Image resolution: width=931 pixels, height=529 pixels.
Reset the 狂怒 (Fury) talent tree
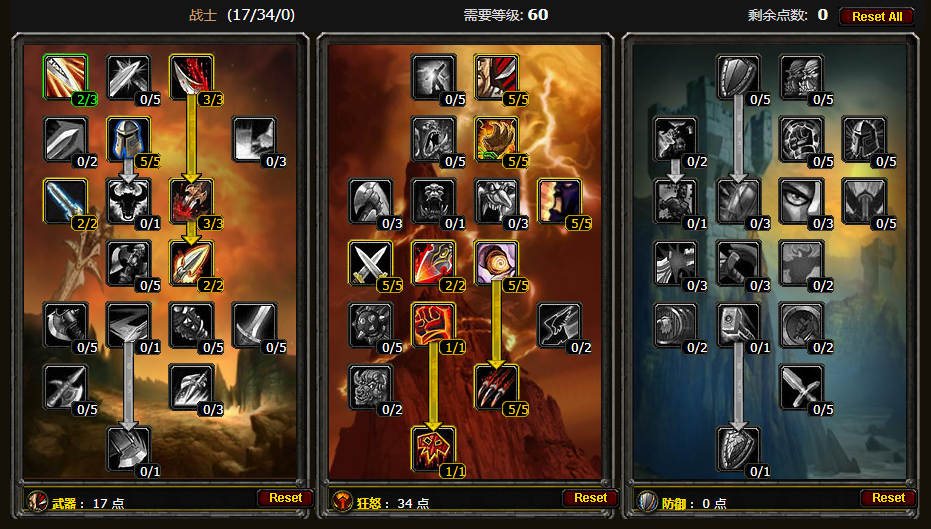click(x=590, y=497)
